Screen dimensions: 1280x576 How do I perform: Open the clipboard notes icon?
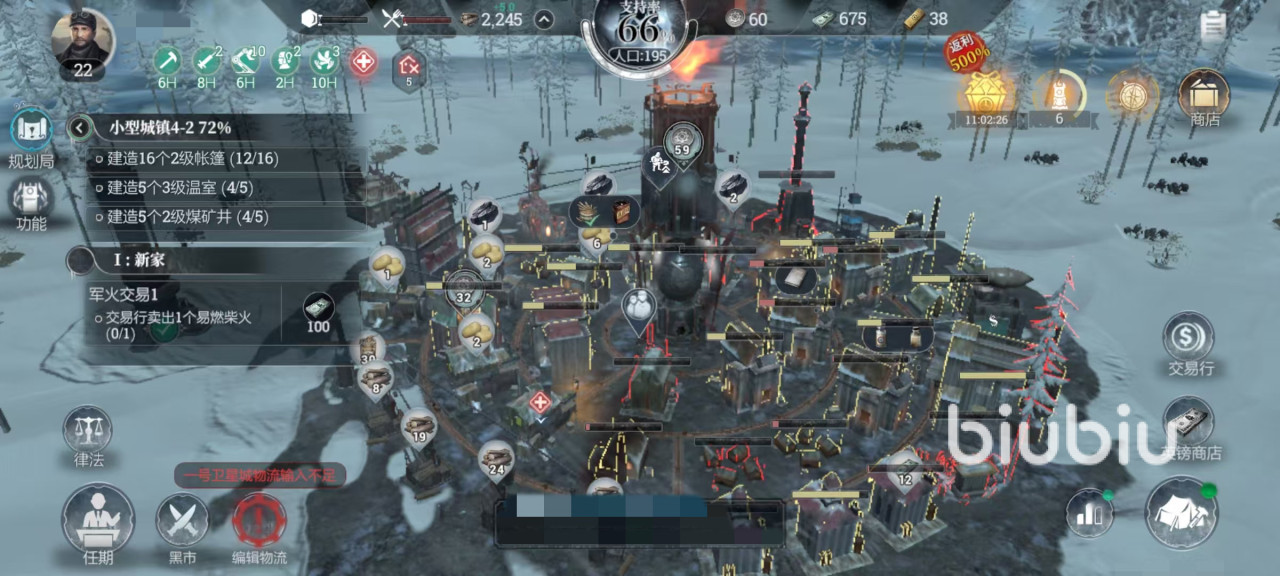[x=1214, y=24]
